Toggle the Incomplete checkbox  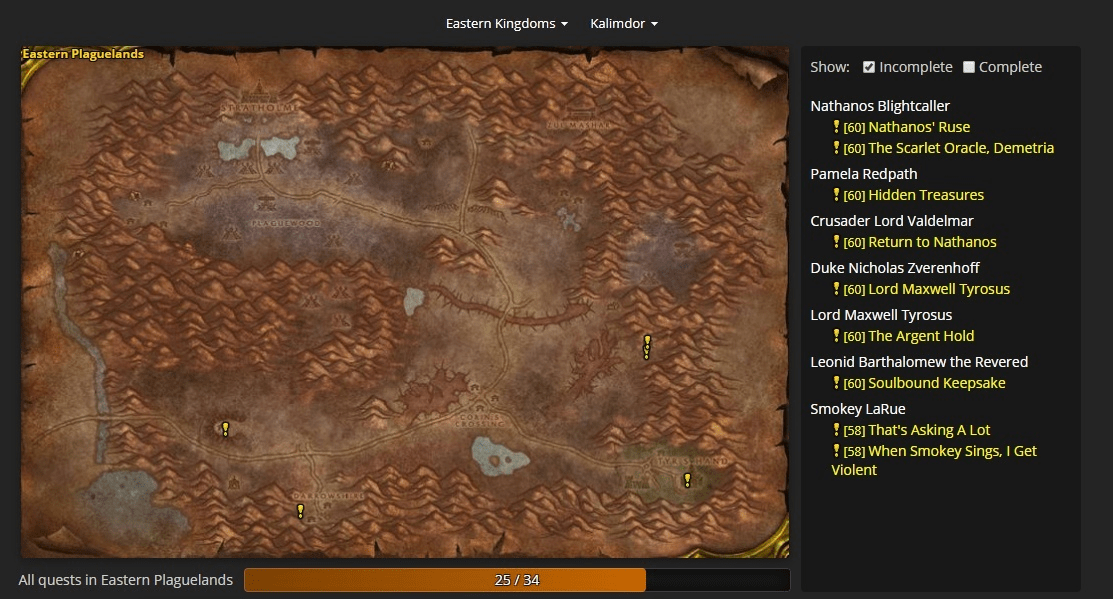tap(869, 67)
